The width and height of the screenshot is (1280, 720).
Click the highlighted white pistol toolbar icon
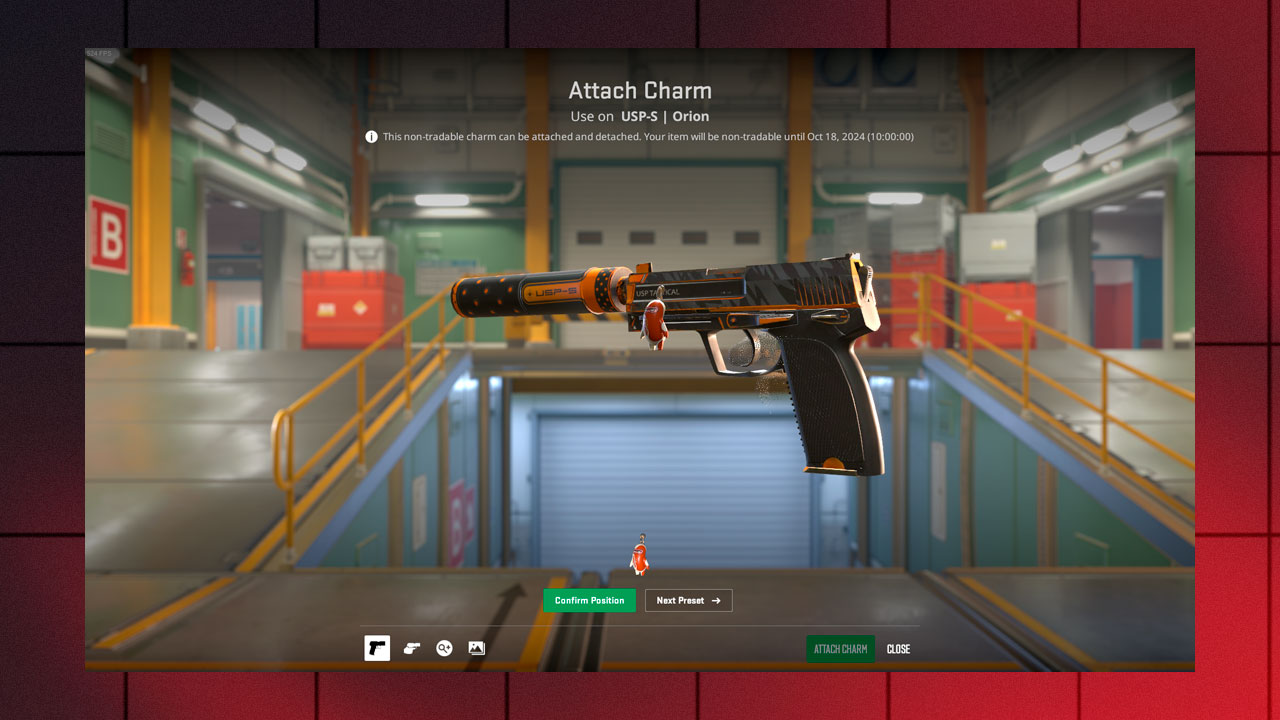pos(377,648)
